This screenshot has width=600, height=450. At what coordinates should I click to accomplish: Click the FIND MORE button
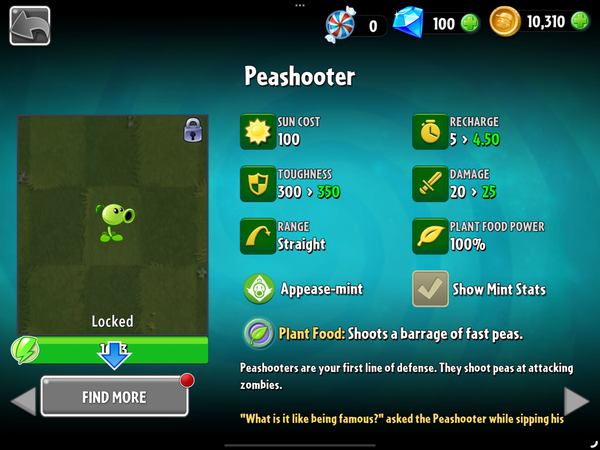[114, 397]
